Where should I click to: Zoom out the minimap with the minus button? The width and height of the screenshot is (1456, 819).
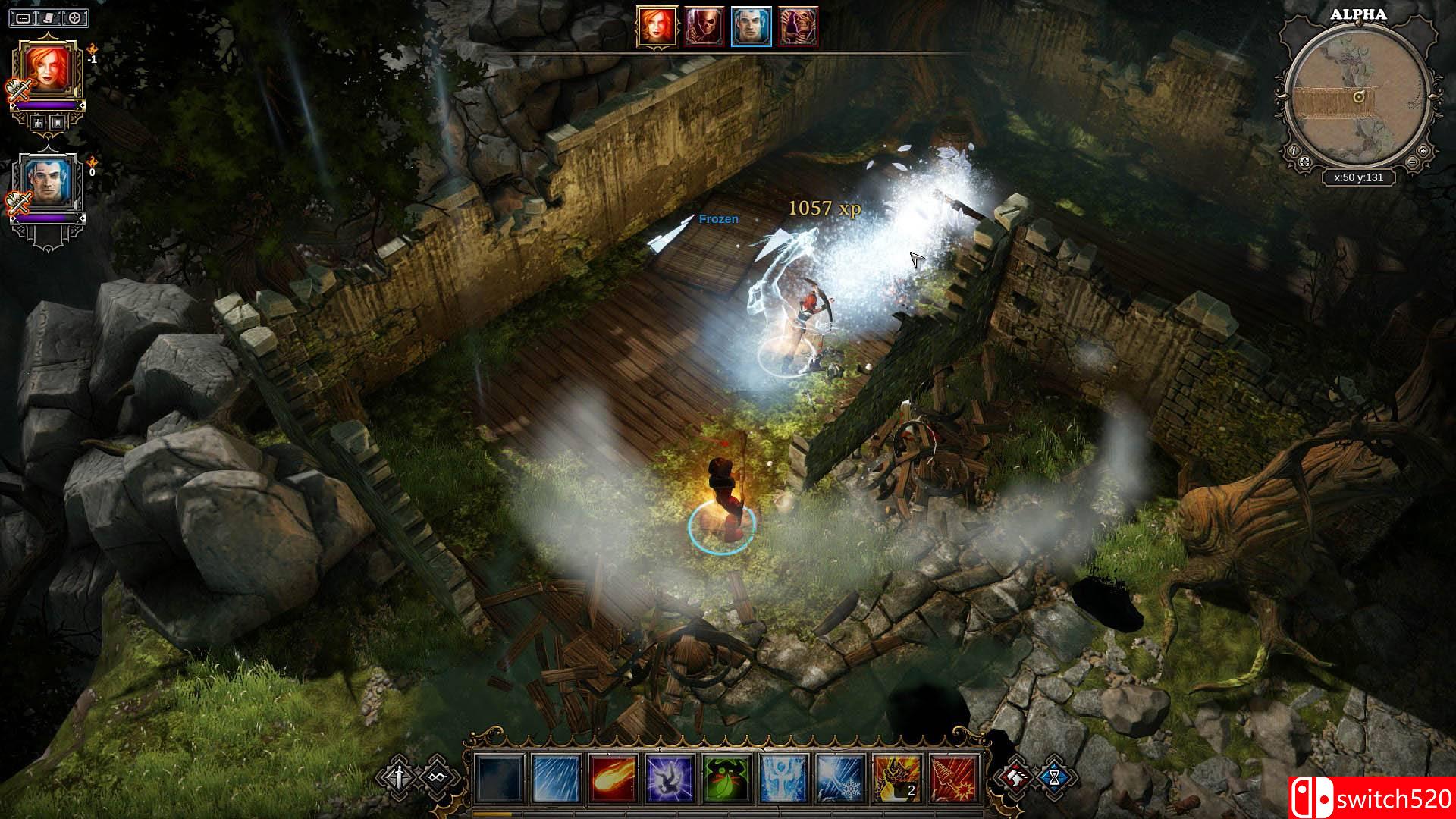coord(1413,162)
